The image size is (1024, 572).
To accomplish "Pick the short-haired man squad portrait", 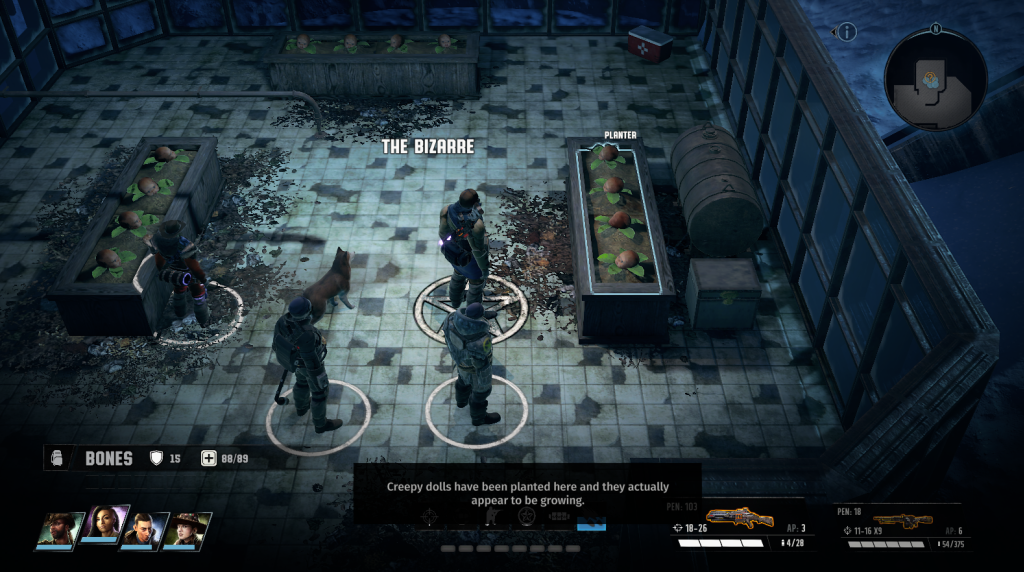I will pos(146,529).
